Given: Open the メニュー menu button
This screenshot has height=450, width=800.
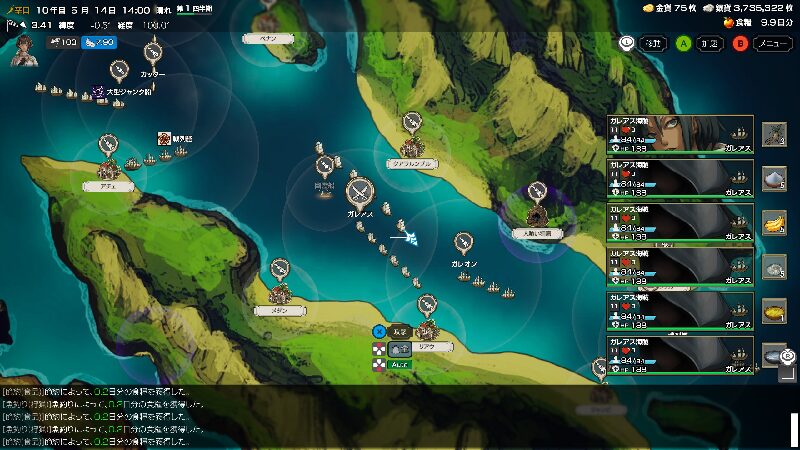Looking at the screenshot, I should tap(770, 43).
